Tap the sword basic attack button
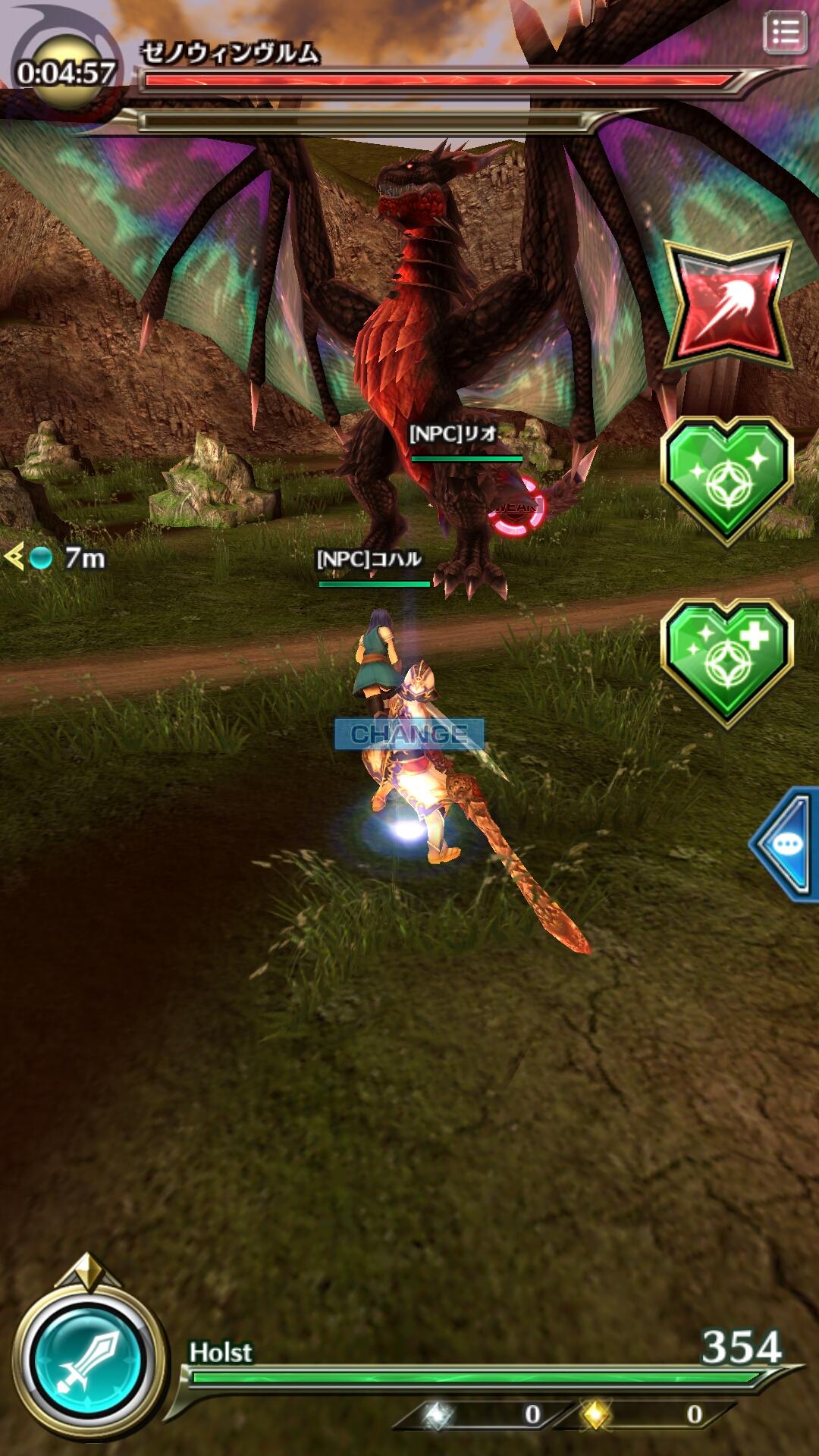Image resolution: width=819 pixels, height=1456 pixels. [89, 1360]
